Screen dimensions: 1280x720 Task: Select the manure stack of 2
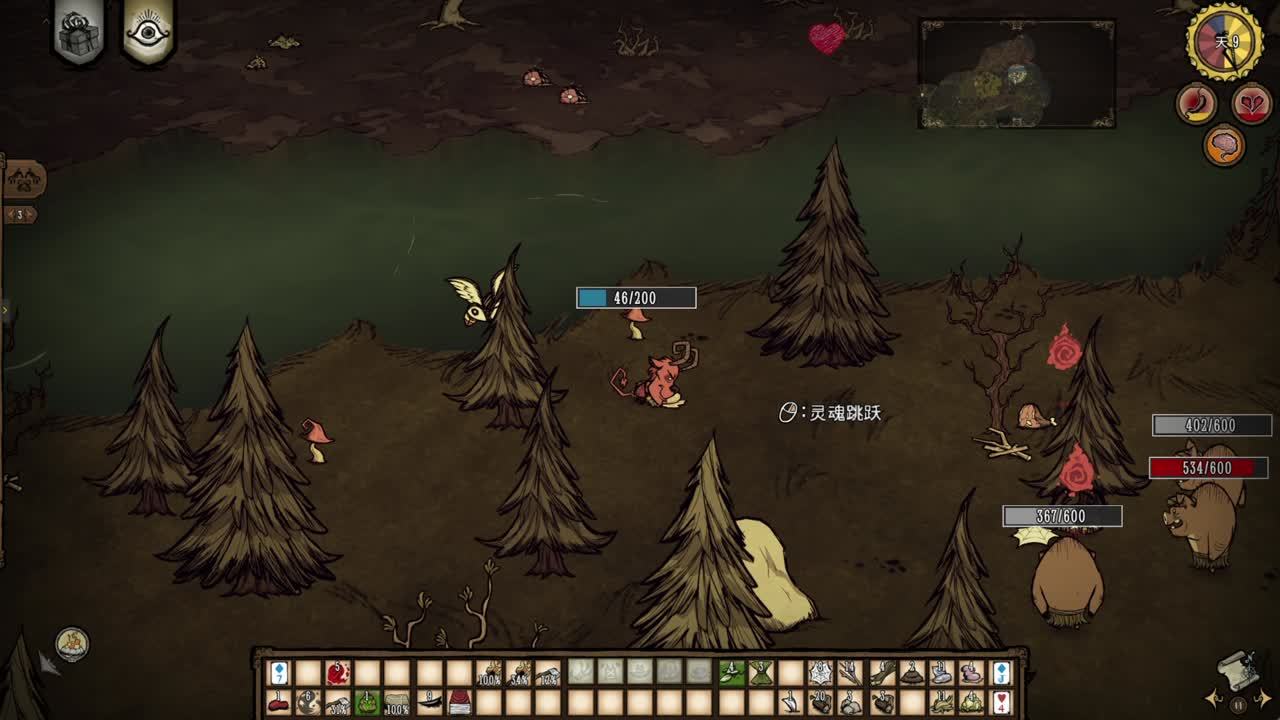[x=911, y=673]
